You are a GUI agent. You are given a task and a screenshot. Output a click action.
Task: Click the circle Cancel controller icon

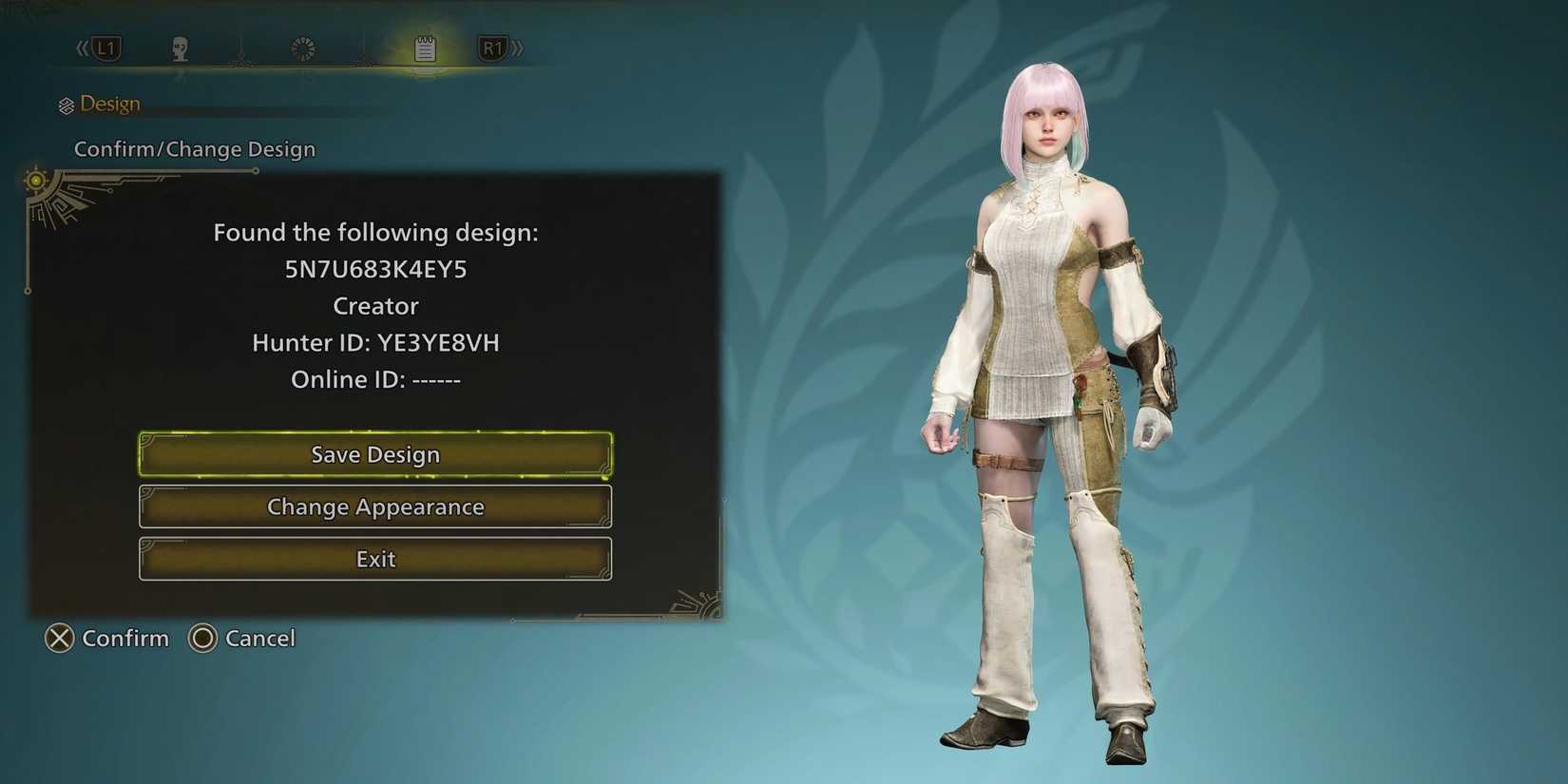(202, 639)
